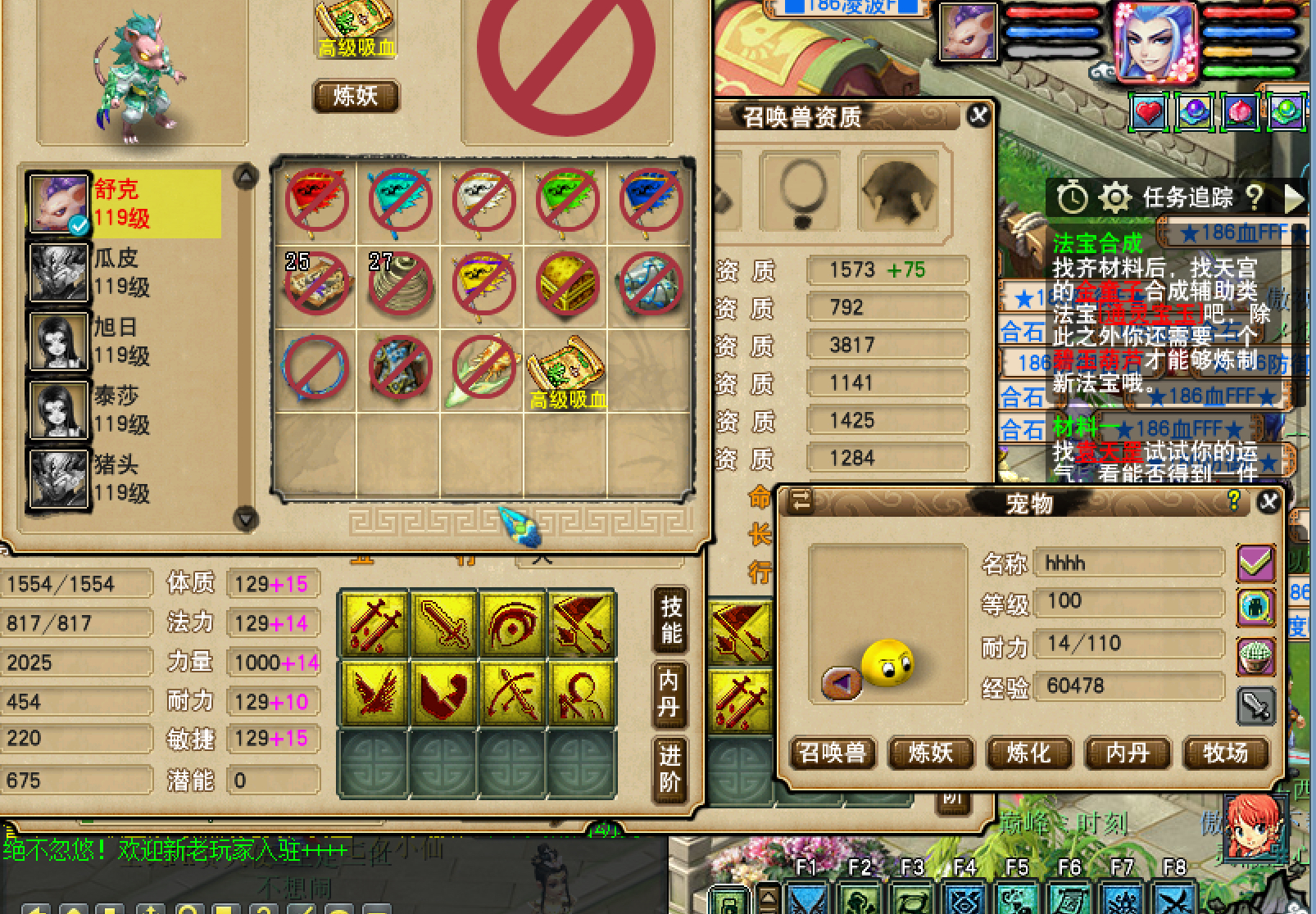The width and height of the screenshot is (1316, 914).
Task: Switch to the 技能 tab
Action: [670, 620]
